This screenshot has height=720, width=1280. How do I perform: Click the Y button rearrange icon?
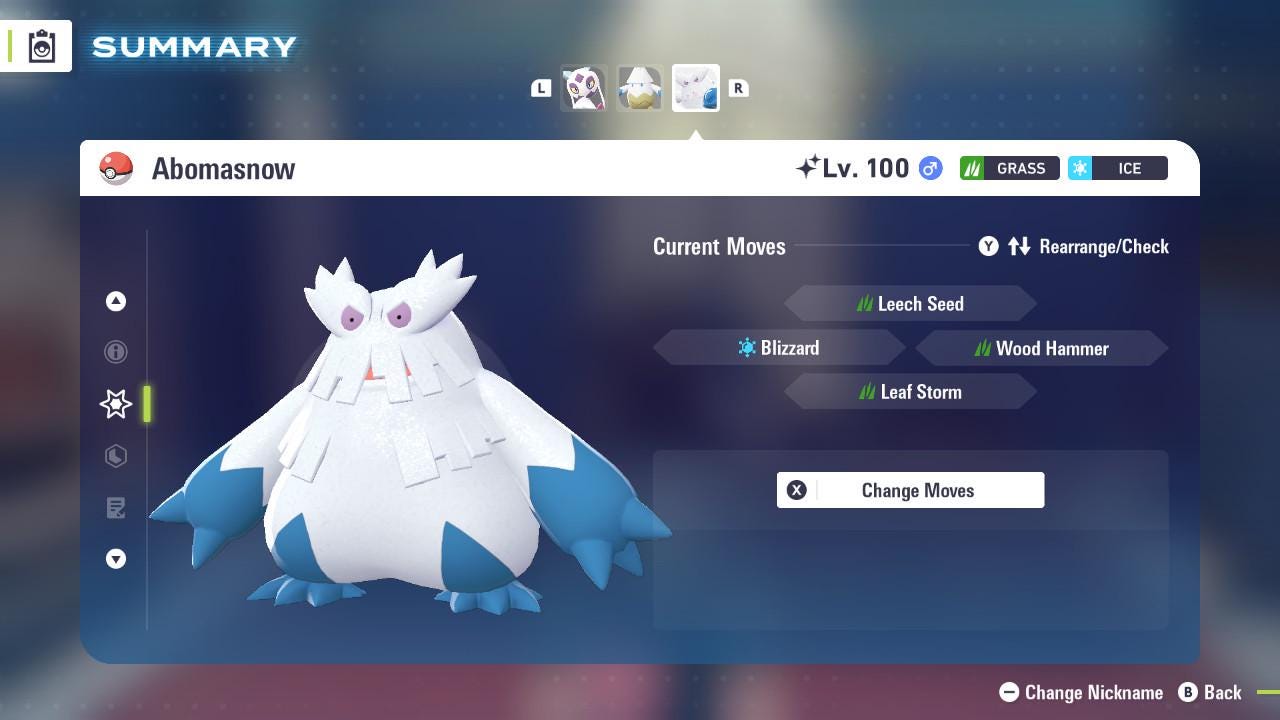point(988,246)
